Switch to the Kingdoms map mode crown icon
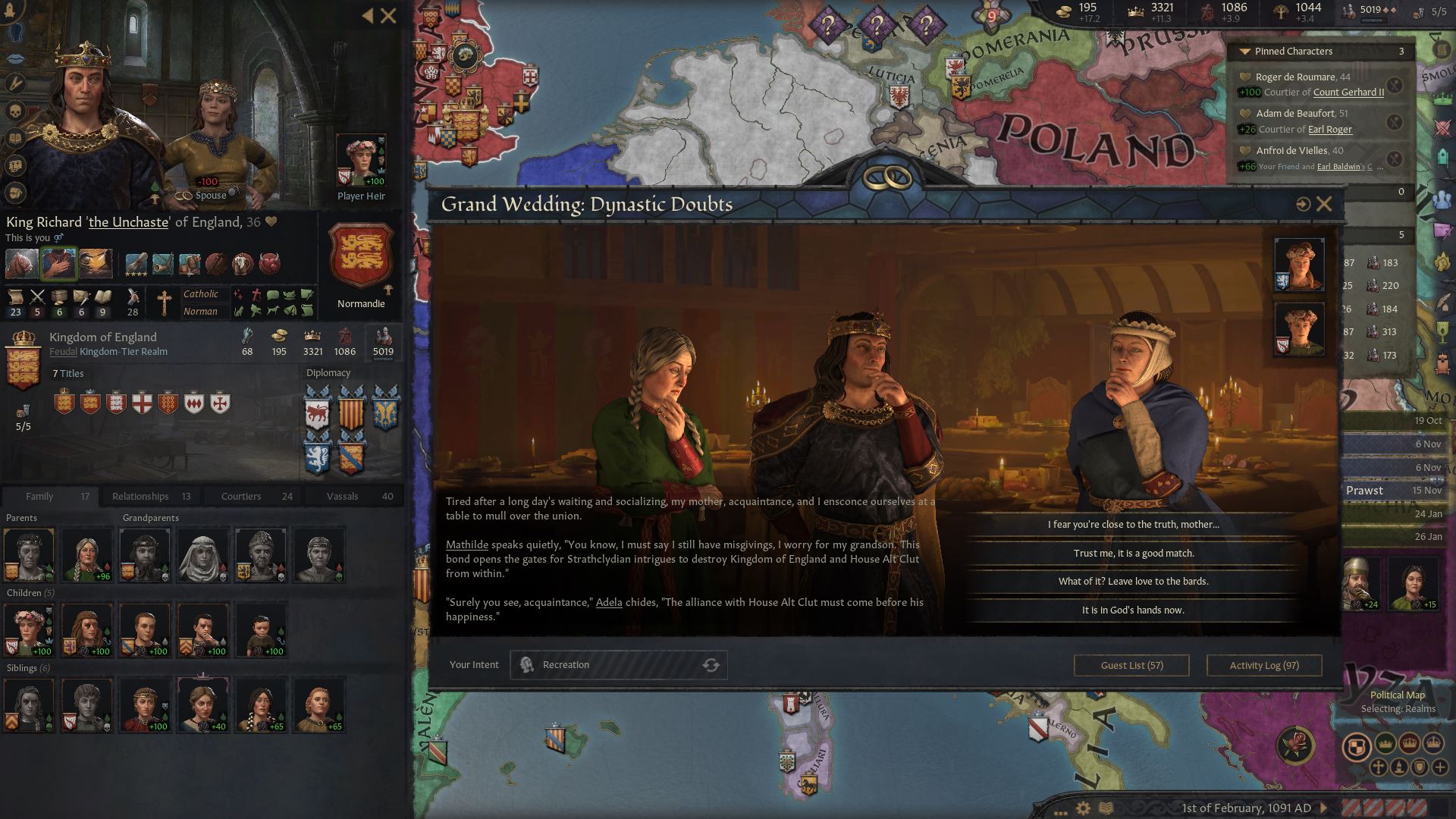 point(1410,744)
